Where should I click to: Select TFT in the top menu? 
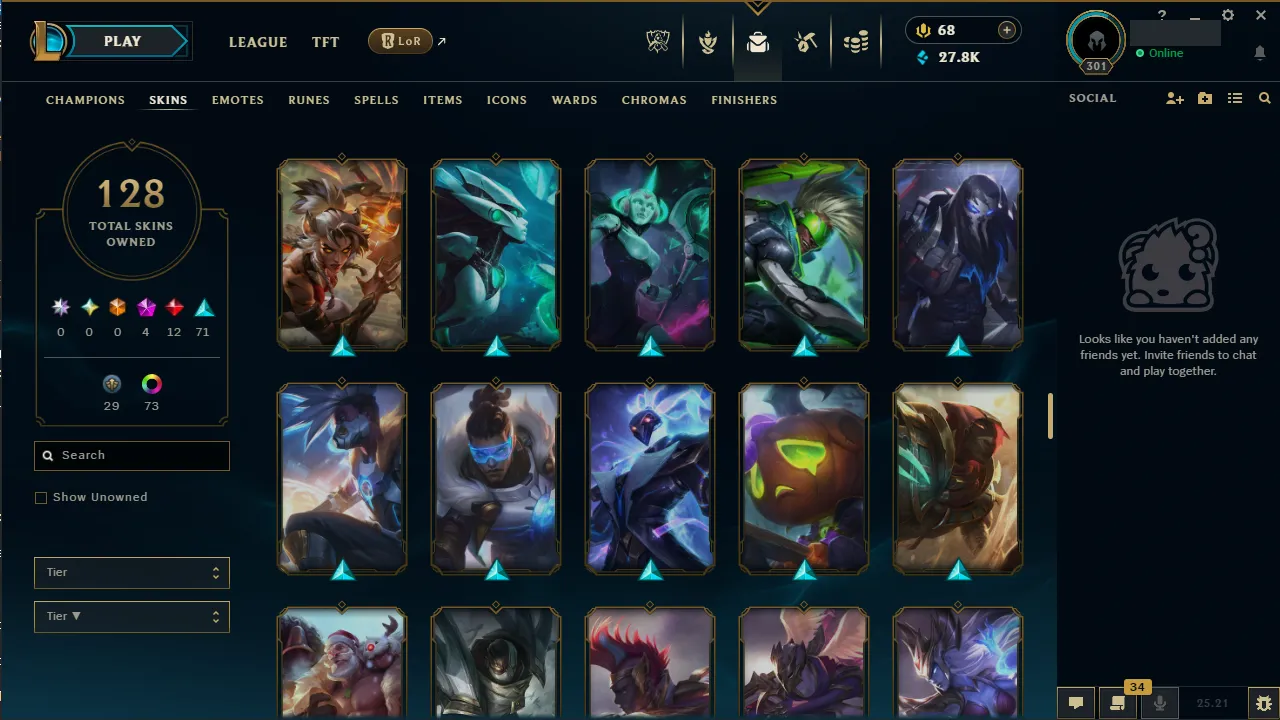click(x=325, y=42)
